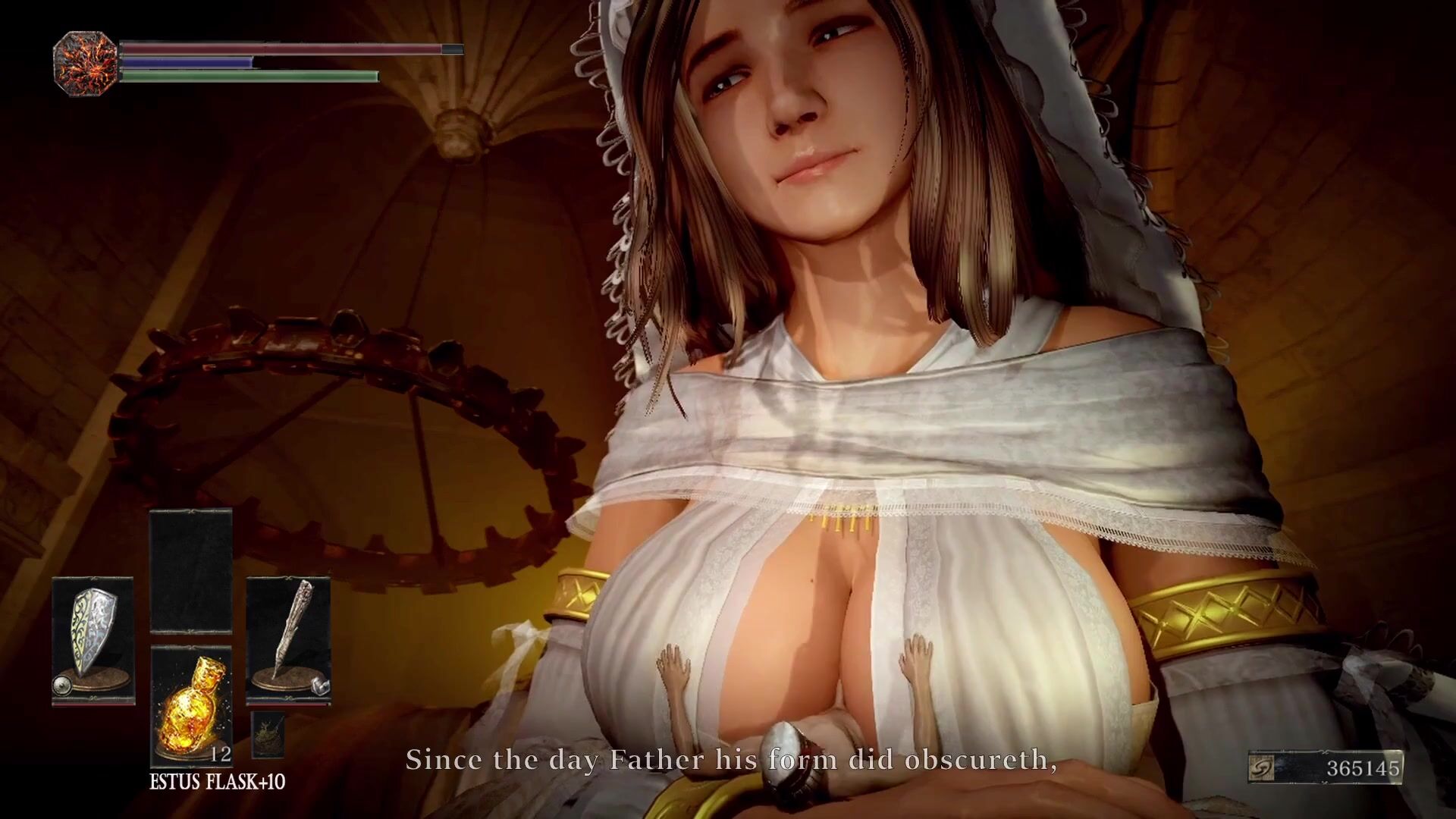
Task: Click the ember emblem beside the health bar
Action: 85,64
